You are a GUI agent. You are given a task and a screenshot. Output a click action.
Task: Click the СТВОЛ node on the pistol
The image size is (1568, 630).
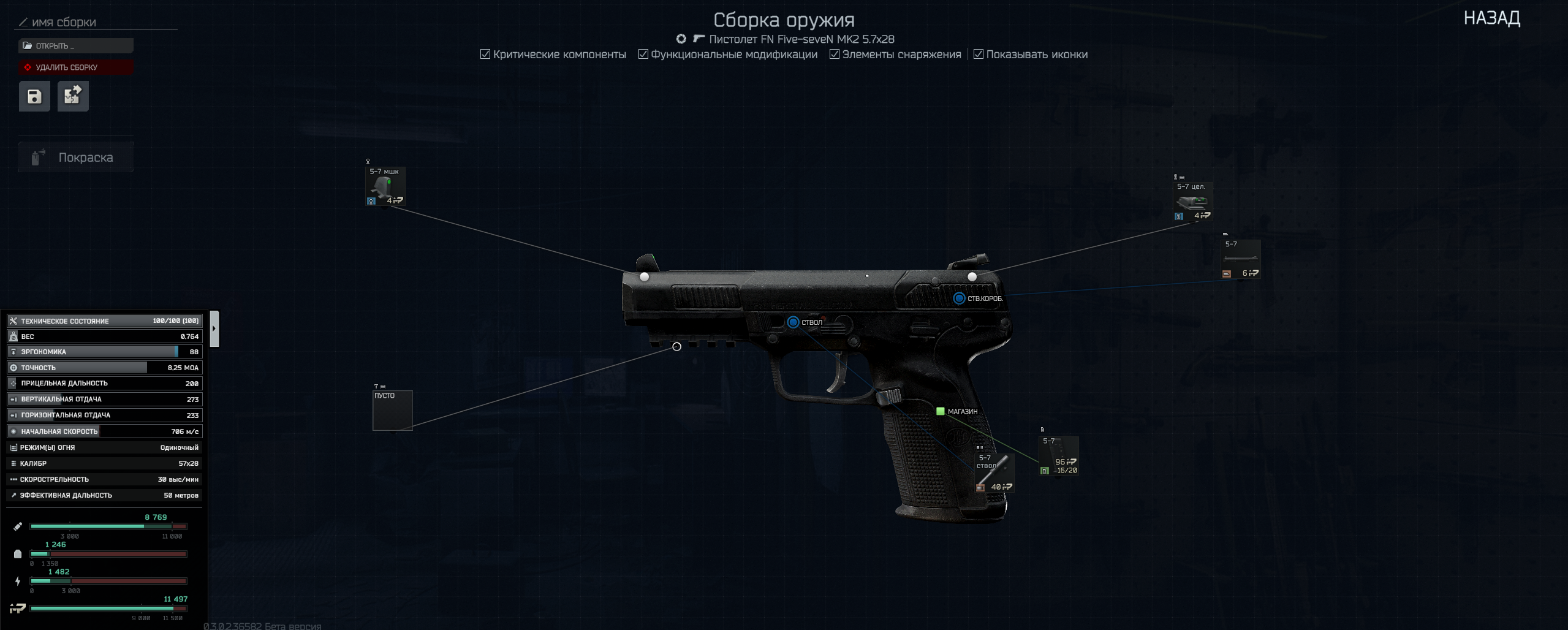click(793, 322)
